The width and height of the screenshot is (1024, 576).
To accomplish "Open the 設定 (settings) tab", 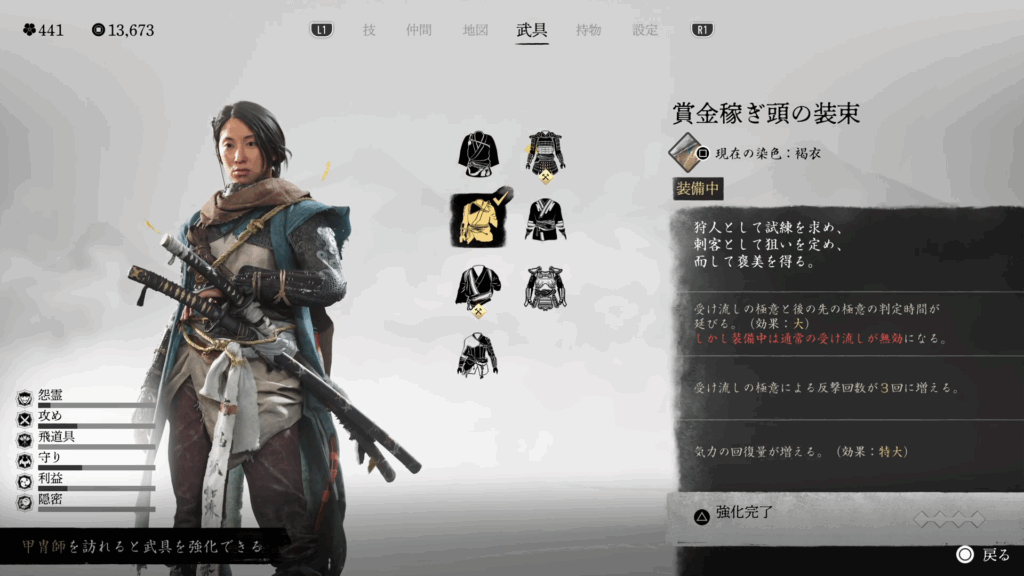I will tap(645, 30).
